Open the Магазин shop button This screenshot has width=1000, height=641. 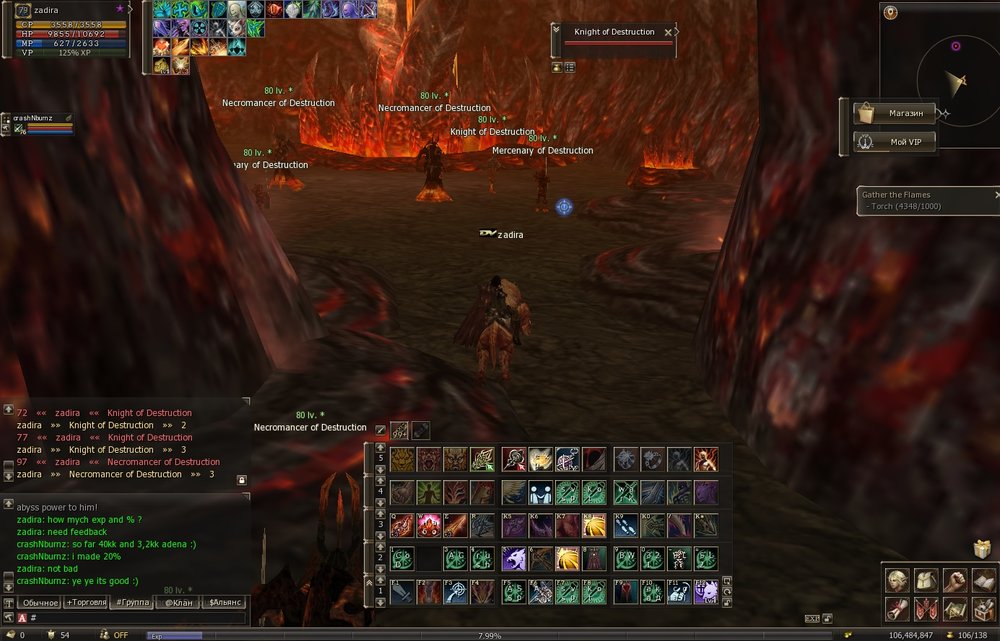(895, 113)
